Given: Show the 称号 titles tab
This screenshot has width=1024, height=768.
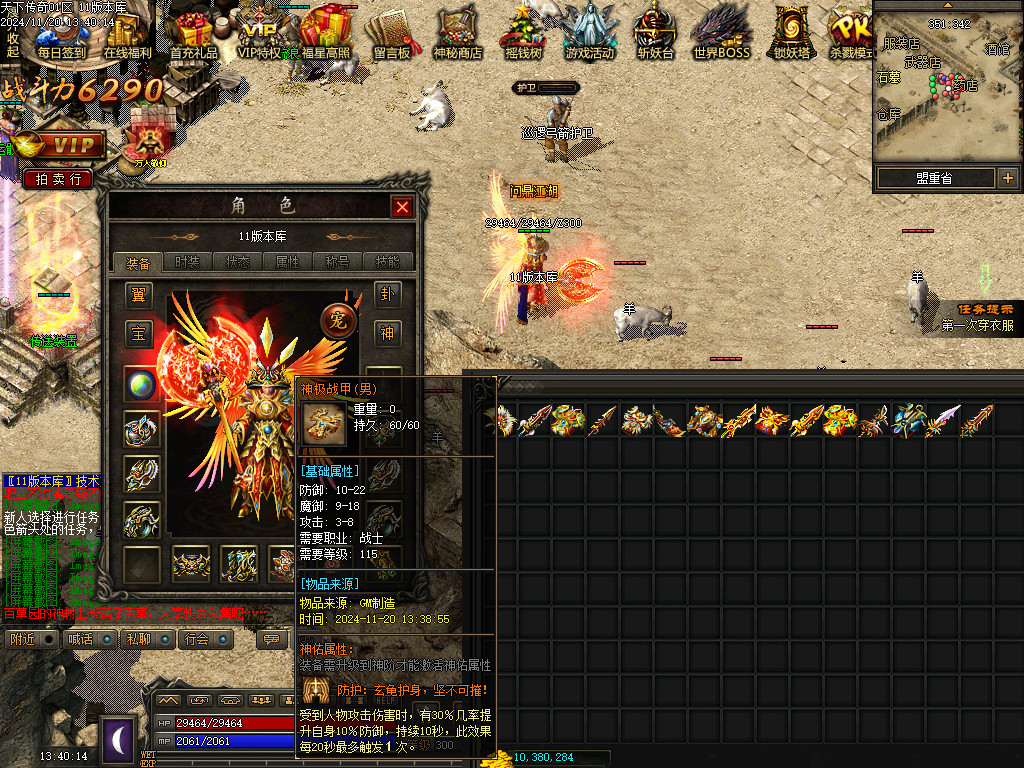Looking at the screenshot, I should 337,262.
